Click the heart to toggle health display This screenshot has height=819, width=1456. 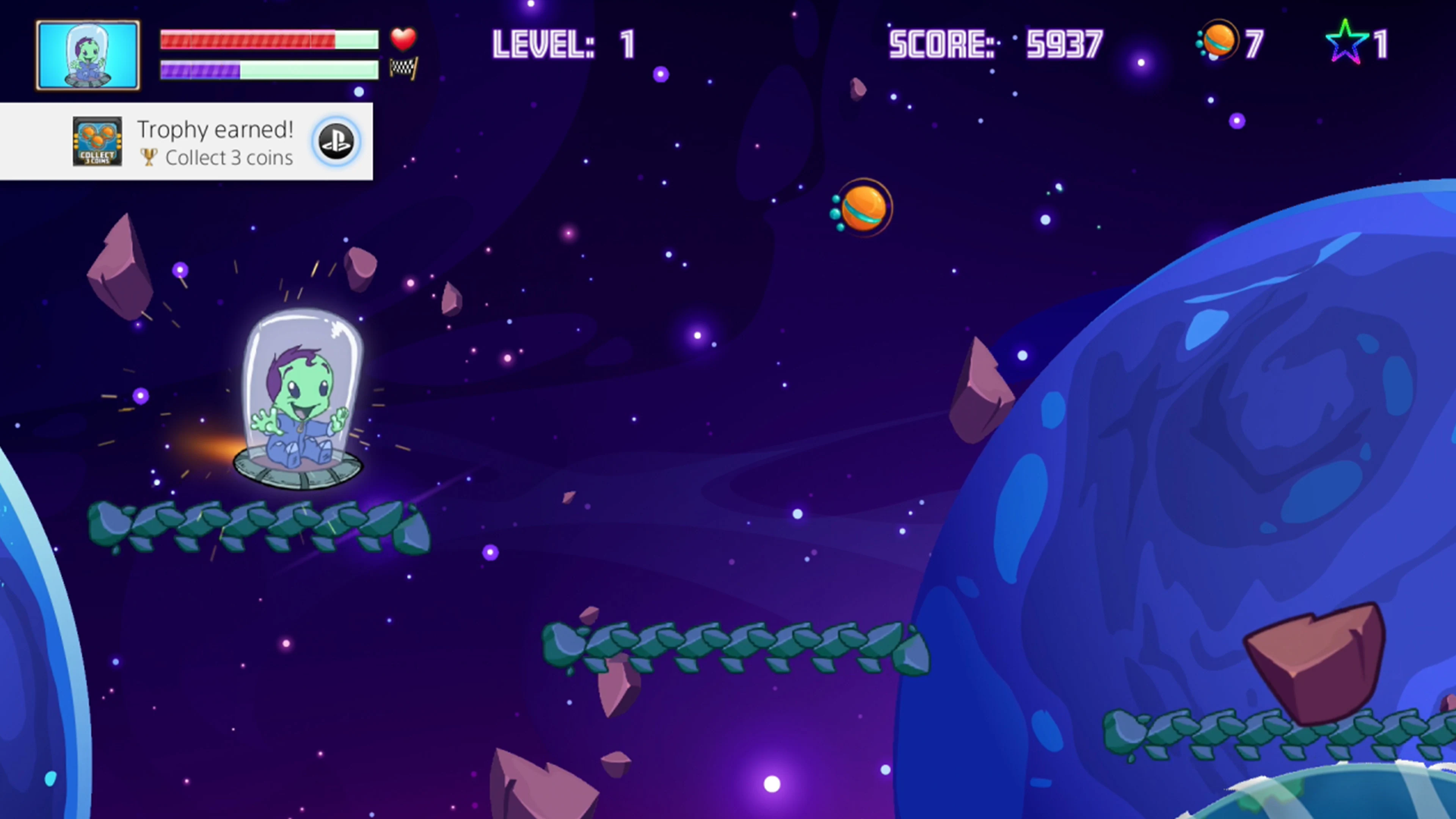[403, 38]
